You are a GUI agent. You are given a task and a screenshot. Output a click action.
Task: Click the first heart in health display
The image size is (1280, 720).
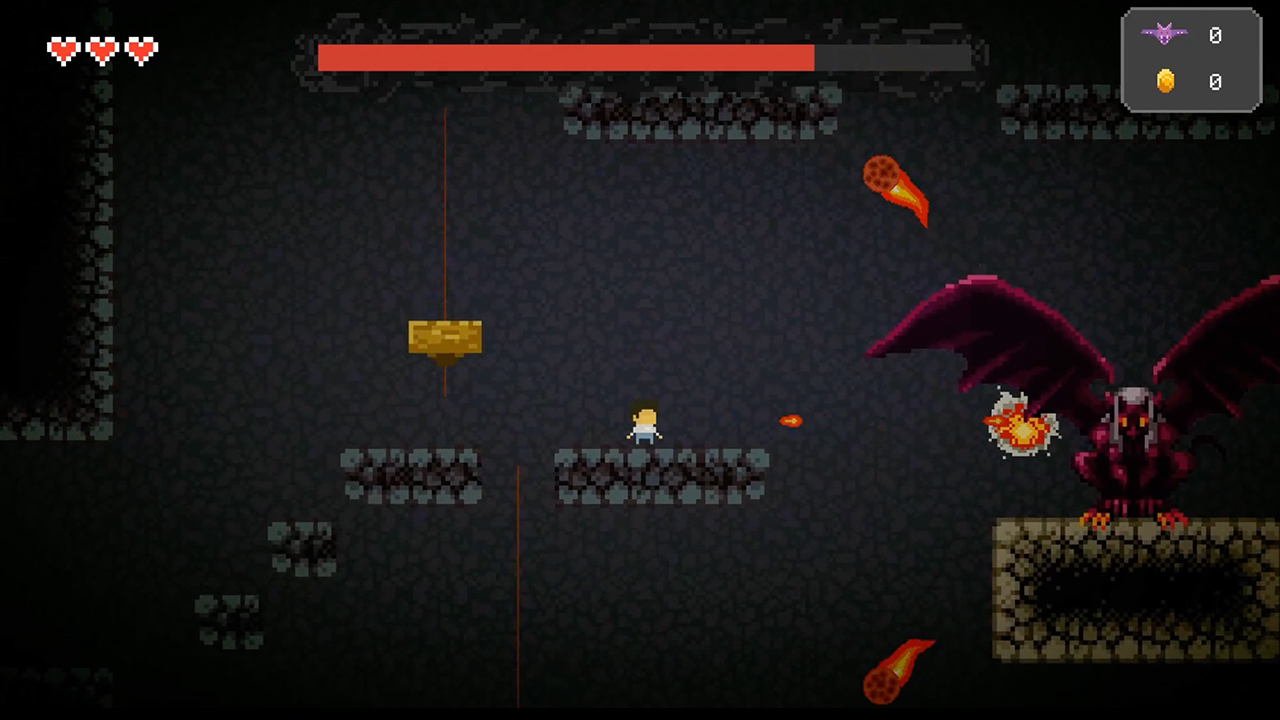click(62, 50)
